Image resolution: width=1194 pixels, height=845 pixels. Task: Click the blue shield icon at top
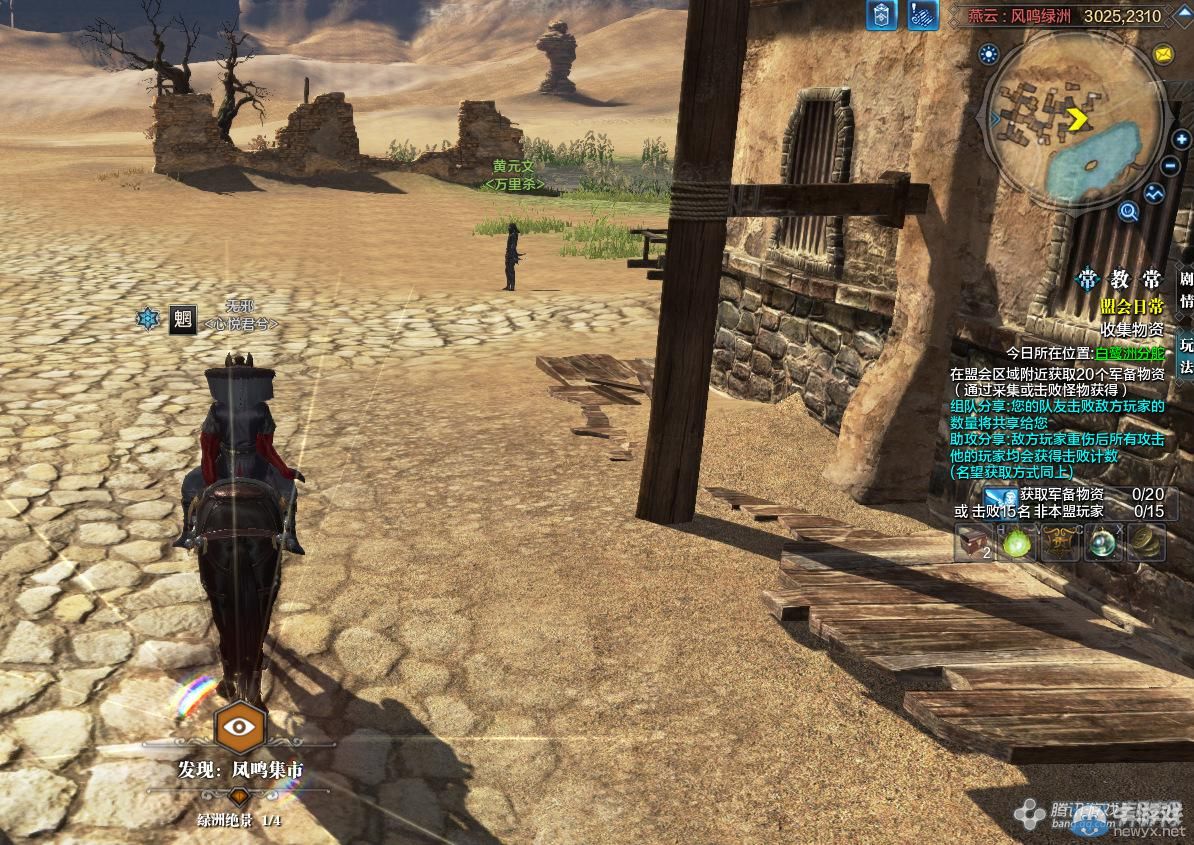coord(881,16)
